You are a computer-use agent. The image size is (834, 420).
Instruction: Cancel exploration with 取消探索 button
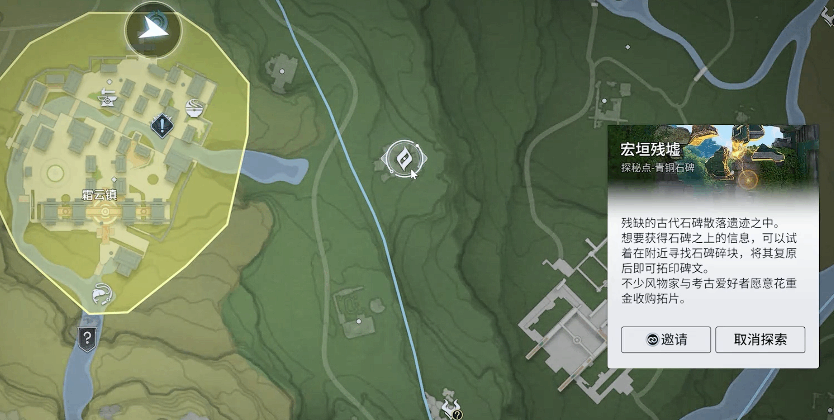pyautogui.click(x=760, y=339)
